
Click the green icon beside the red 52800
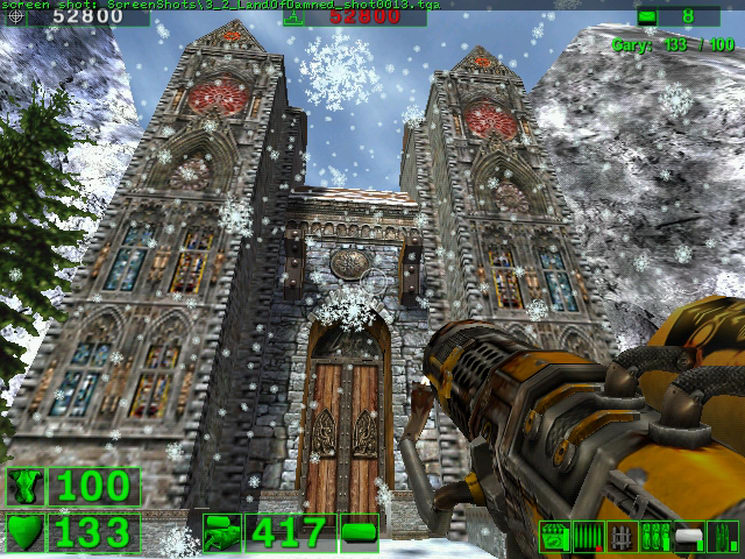pos(293,16)
